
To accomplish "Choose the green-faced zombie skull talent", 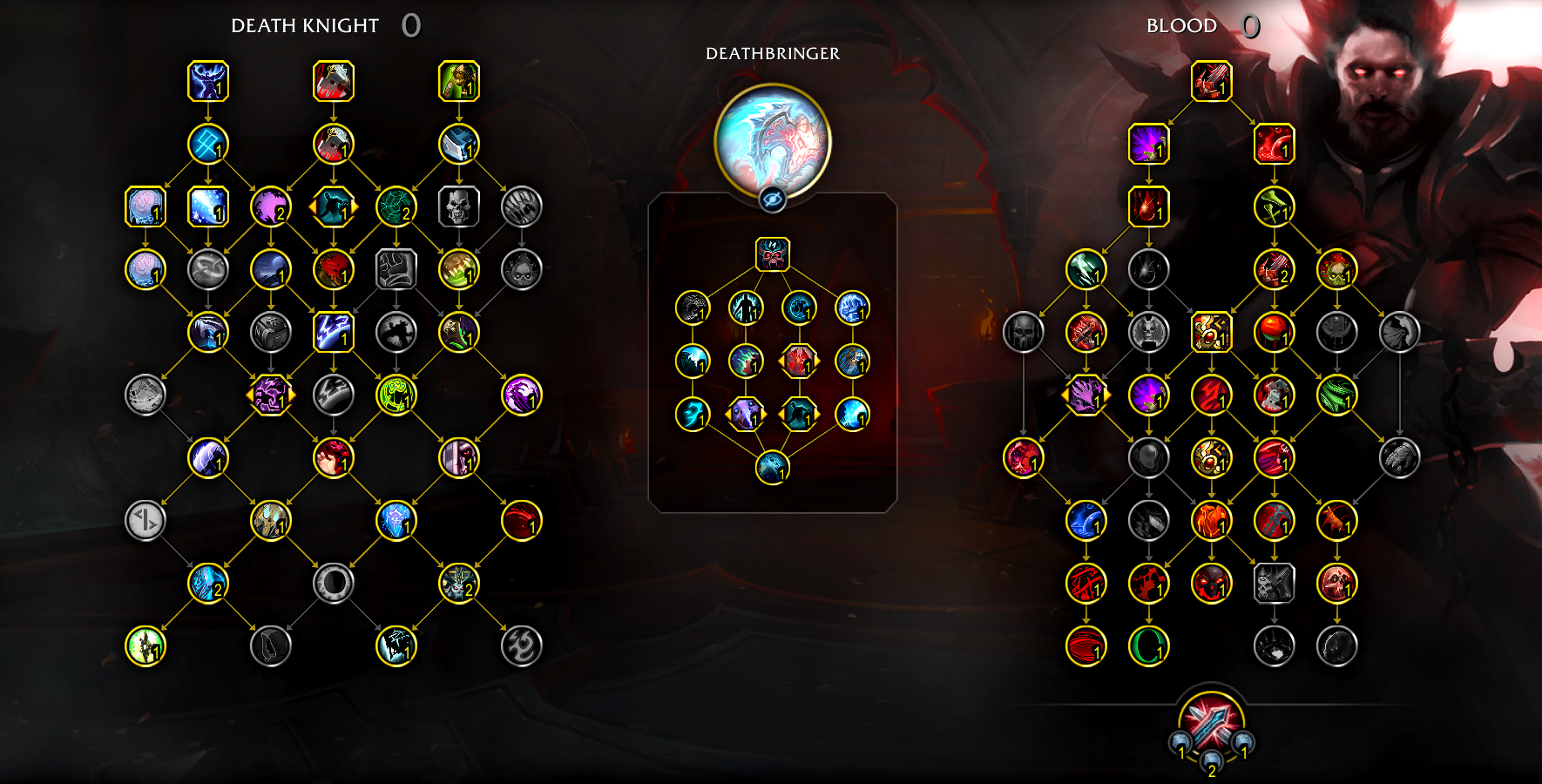I will point(1336,269).
